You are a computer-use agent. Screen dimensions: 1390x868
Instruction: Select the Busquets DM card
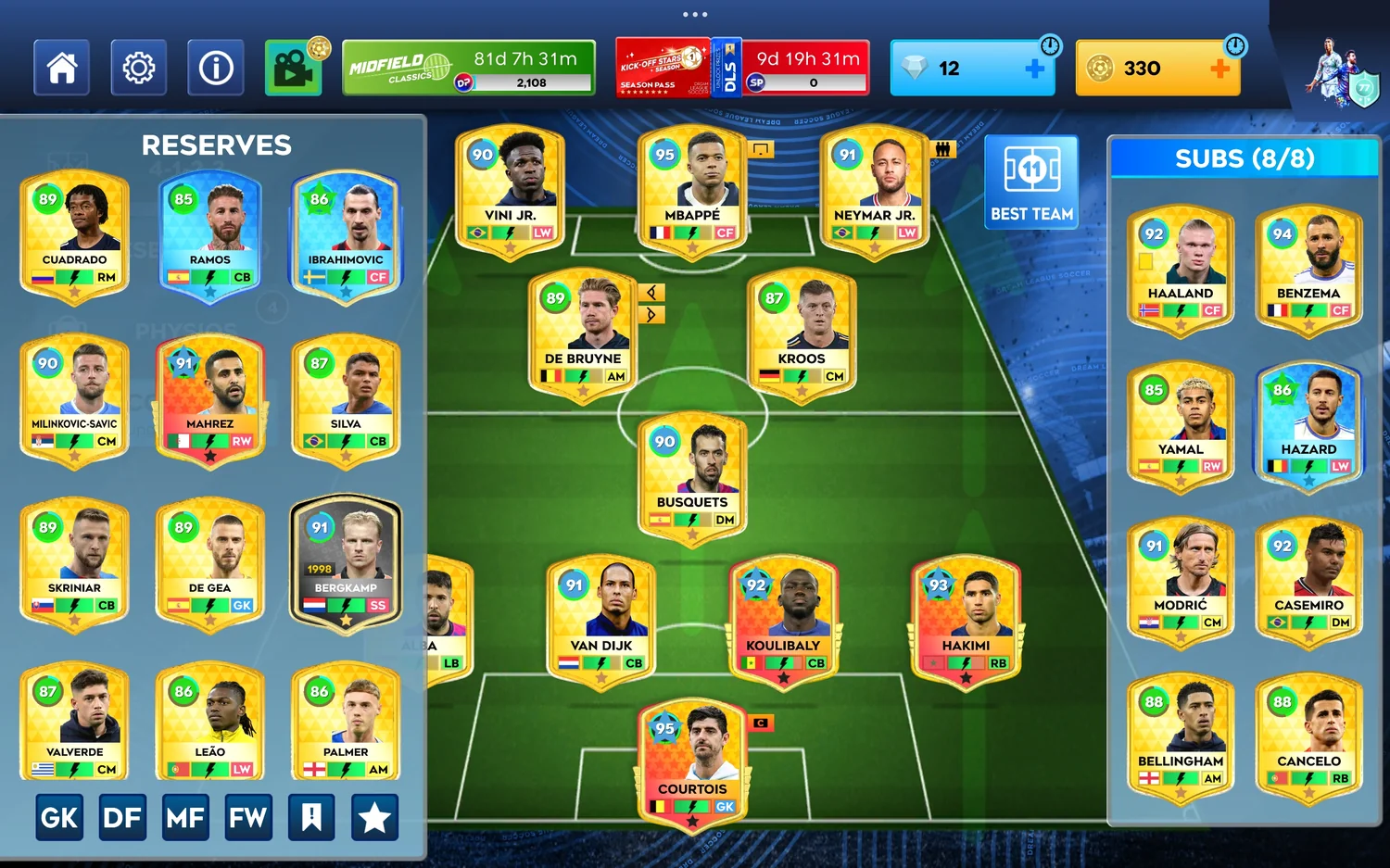point(692,477)
